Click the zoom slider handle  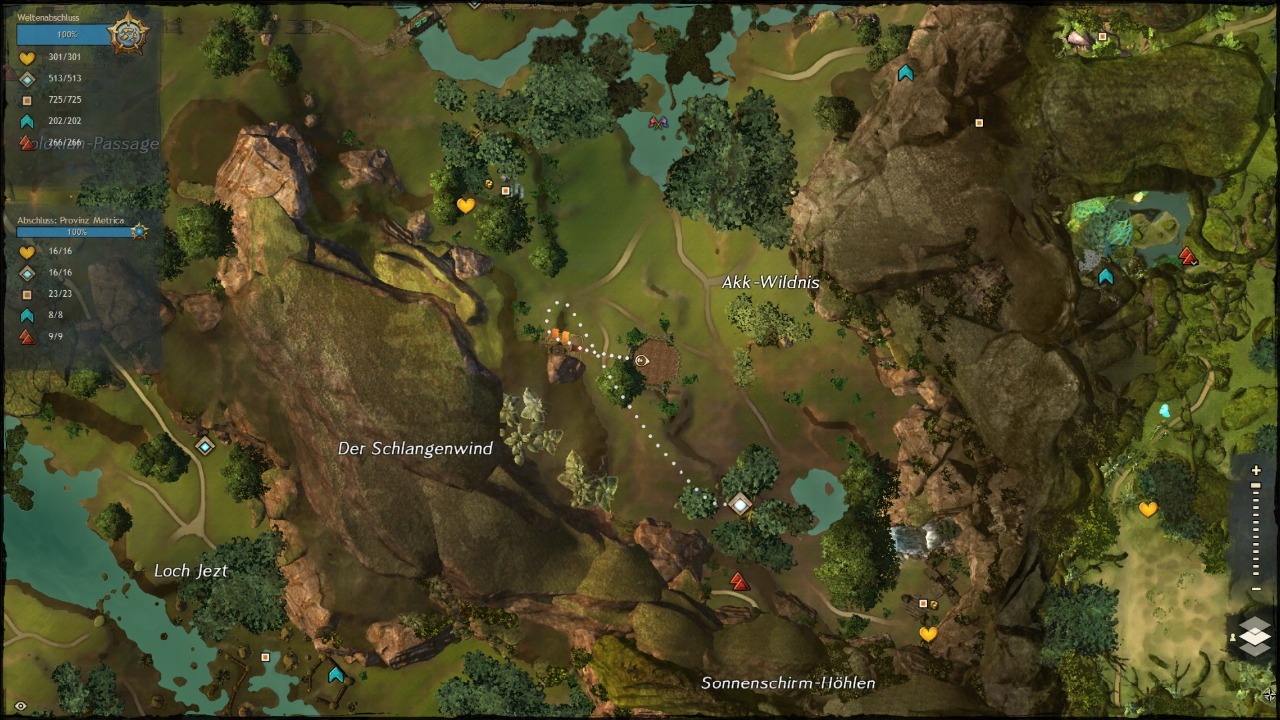pyautogui.click(x=1256, y=486)
